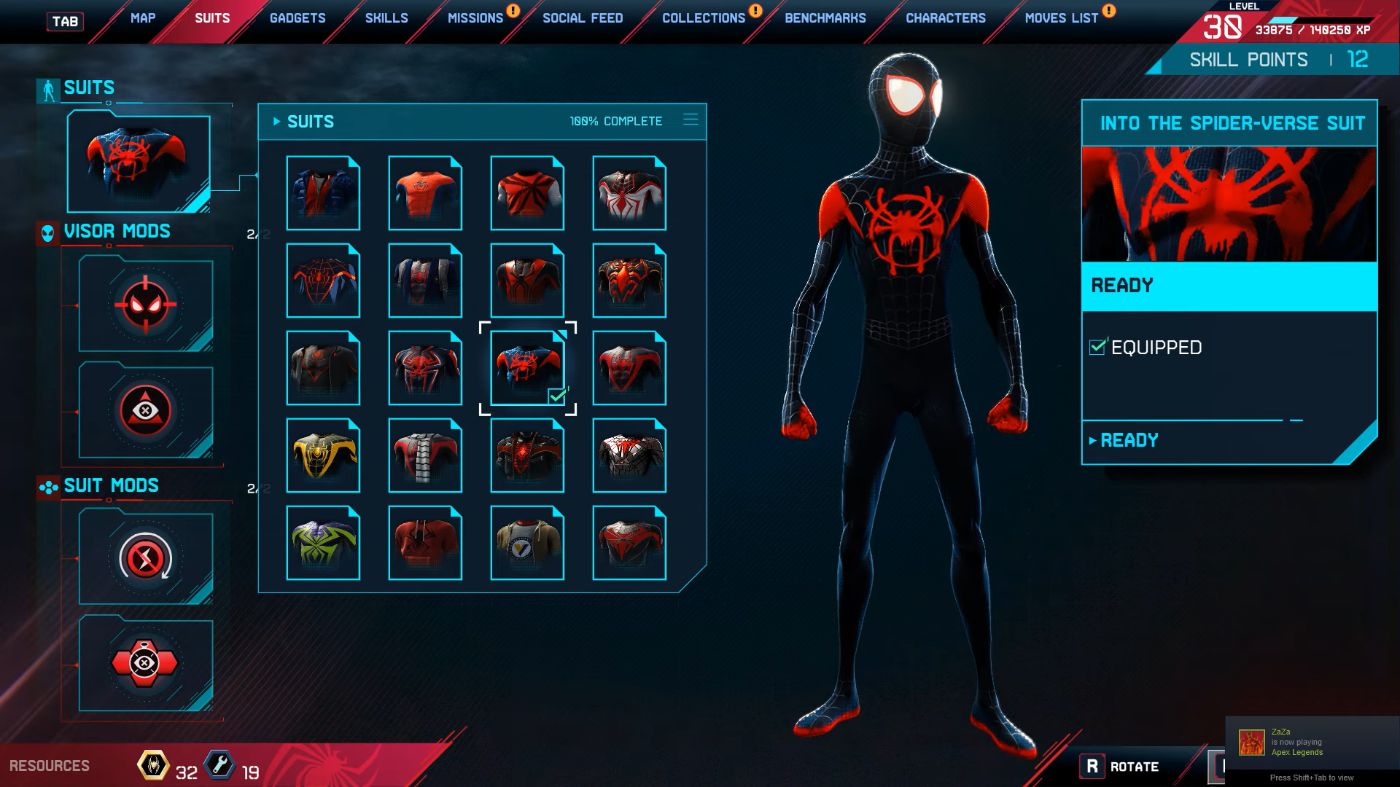Choose the yellow and black suit thumbnail
The height and width of the screenshot is (787, 1400).
pos(323,456)
